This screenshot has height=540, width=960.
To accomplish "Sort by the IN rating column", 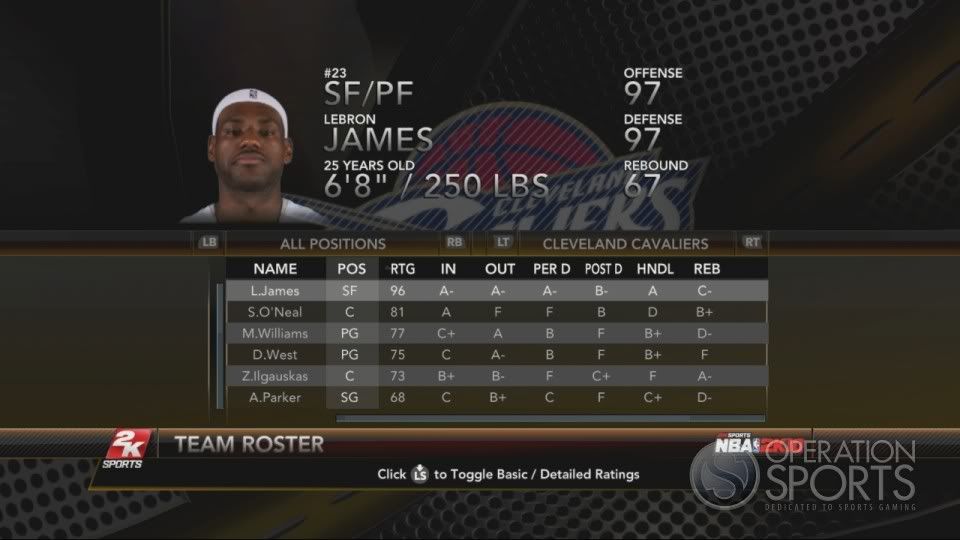I will coord(449,269).
